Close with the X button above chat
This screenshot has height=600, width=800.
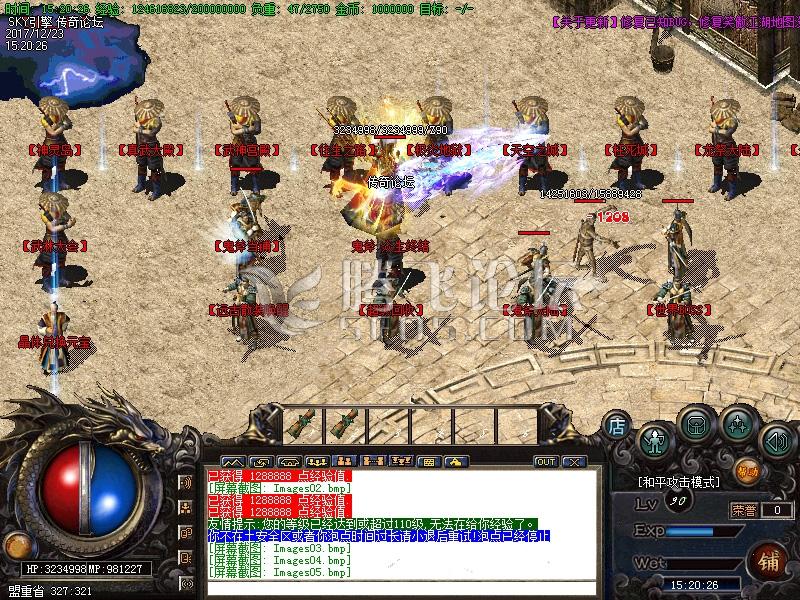pos(573,461)
